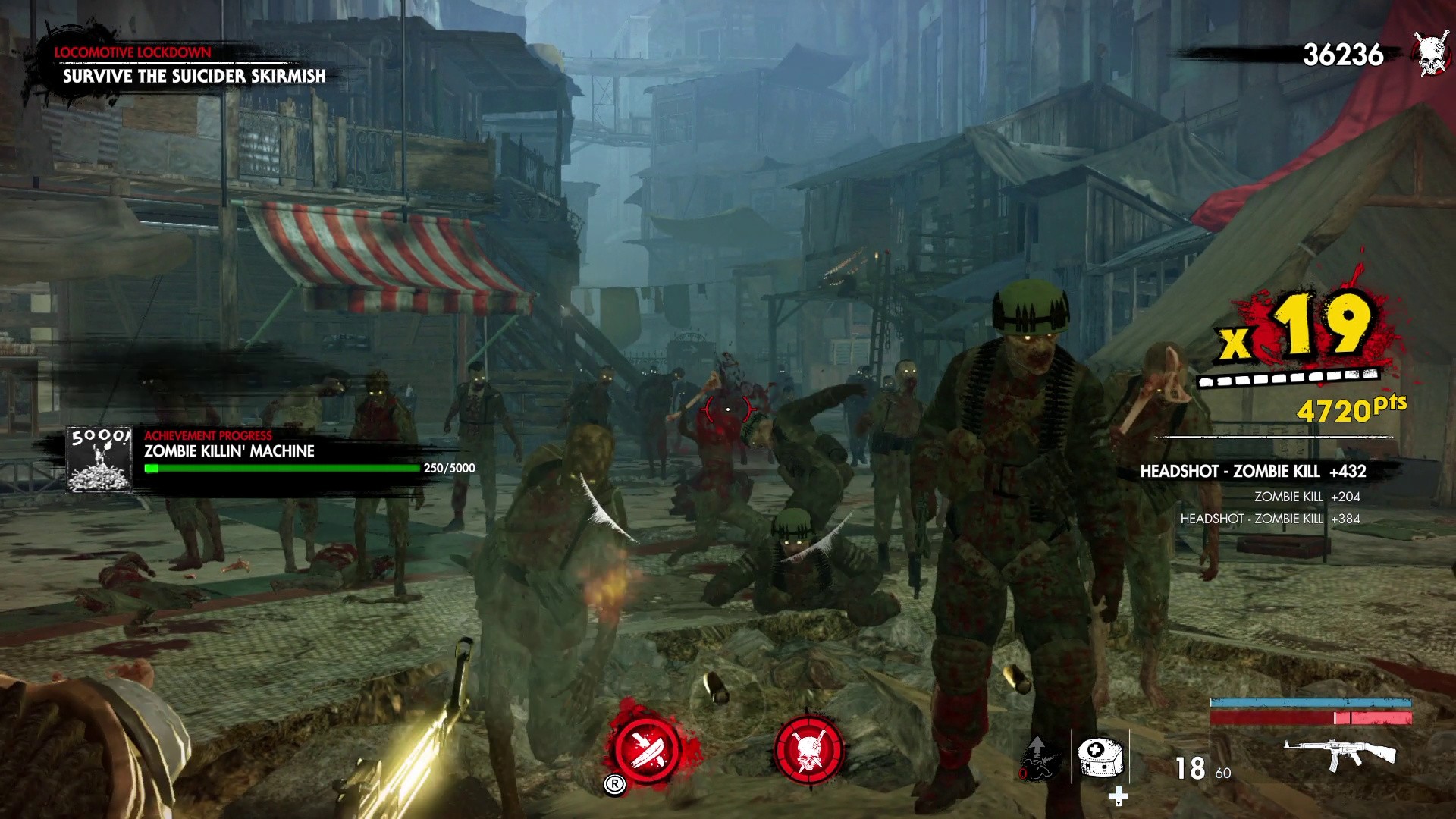1456x819 pixels.
Task: Click the skull takedown icon
Action: (x=810, y=751)
